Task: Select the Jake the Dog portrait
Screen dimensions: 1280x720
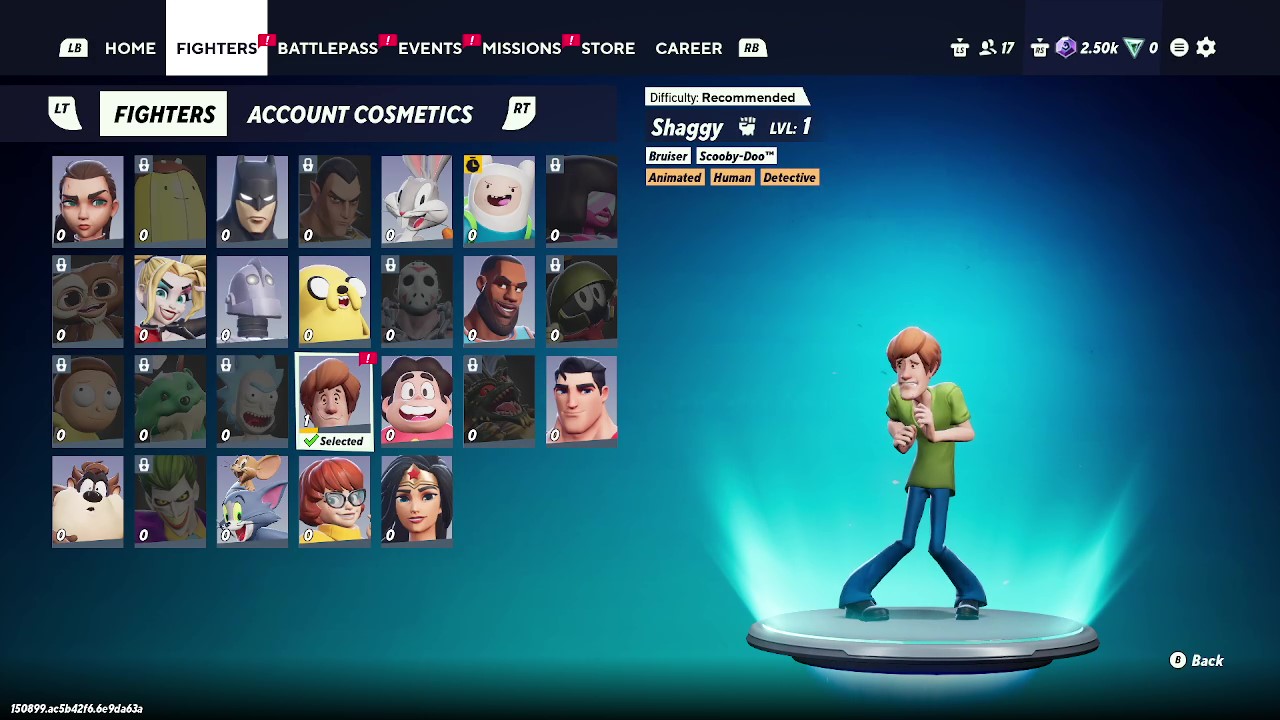Action: click(x=333, y=300)
